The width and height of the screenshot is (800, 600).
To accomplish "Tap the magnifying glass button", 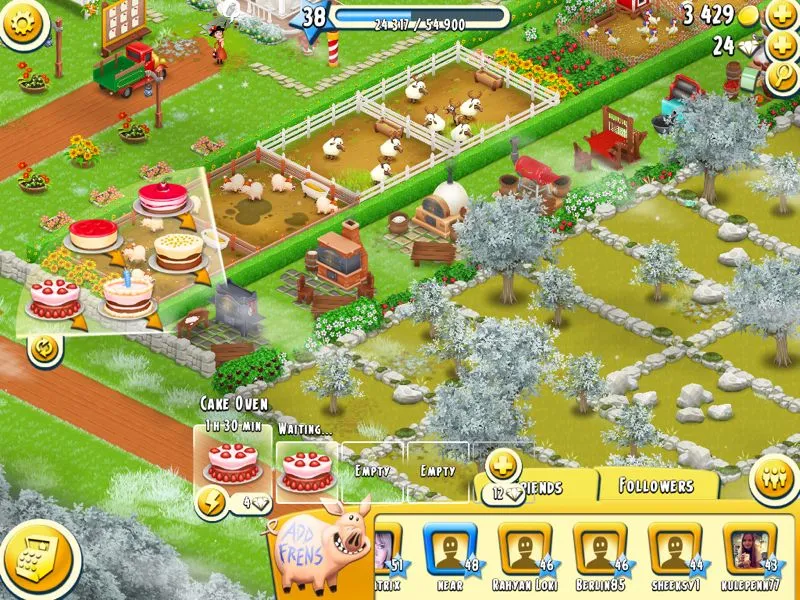I will pos(781,80).
